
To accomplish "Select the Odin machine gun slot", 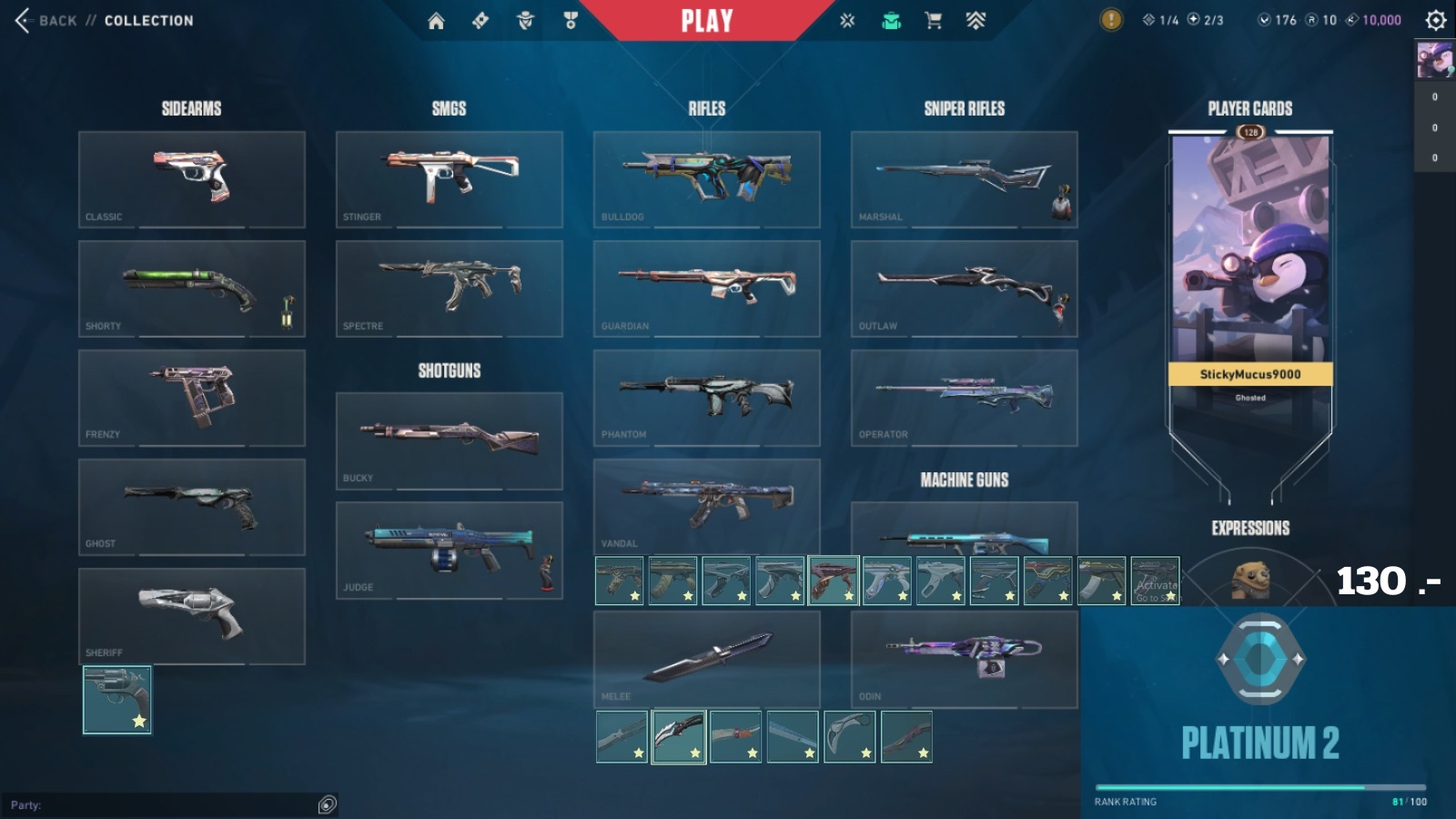I will pyautogui.click(x=964, y=659).
